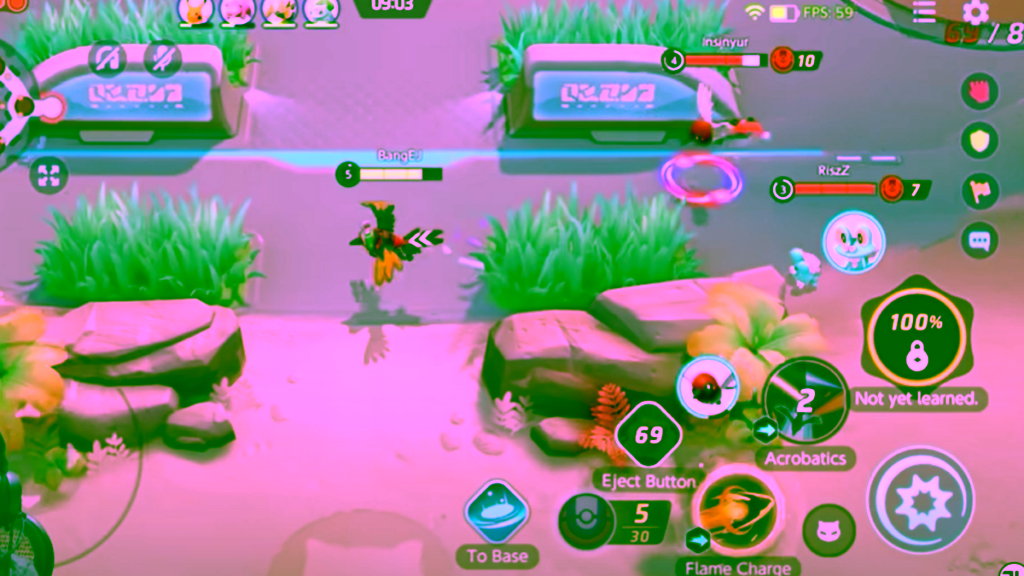Select the Froakie enemy portrait
This screenshot has height=576, width=1024.
853,241
